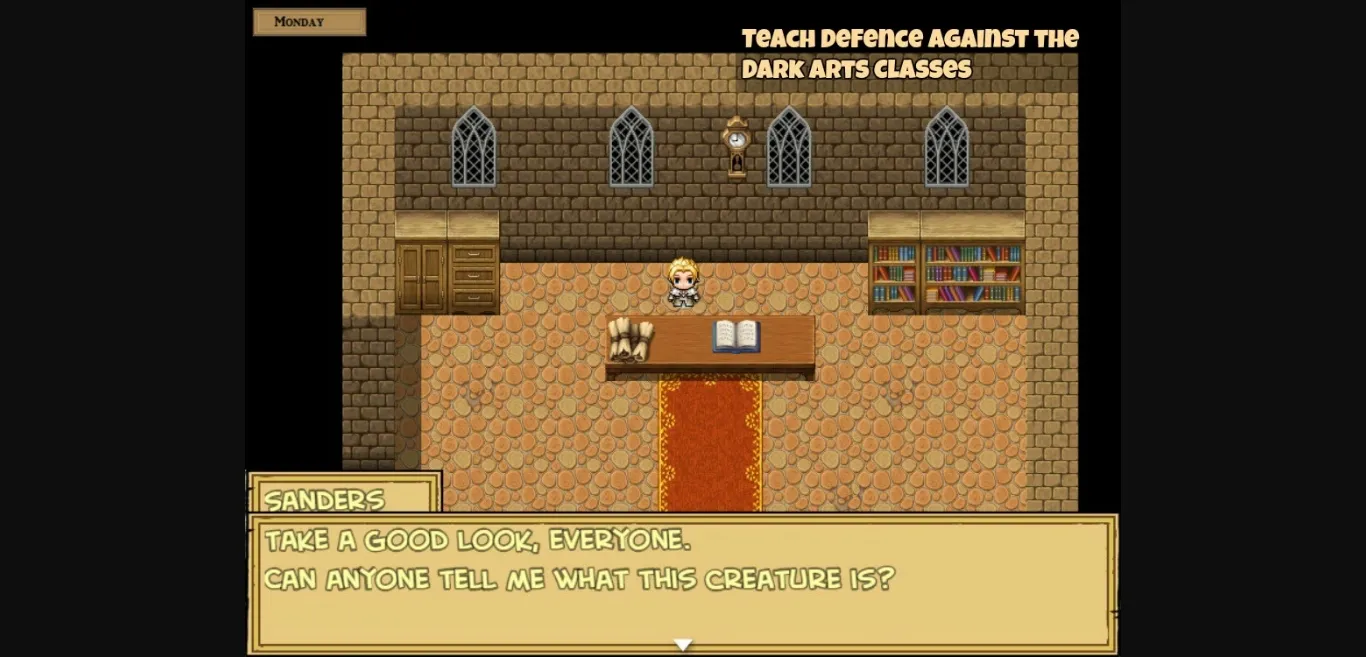Advance Sanders' dialogue text box
Image resolution: width=1366 pixels, height=657 pixels.
[x=681, y=581]
